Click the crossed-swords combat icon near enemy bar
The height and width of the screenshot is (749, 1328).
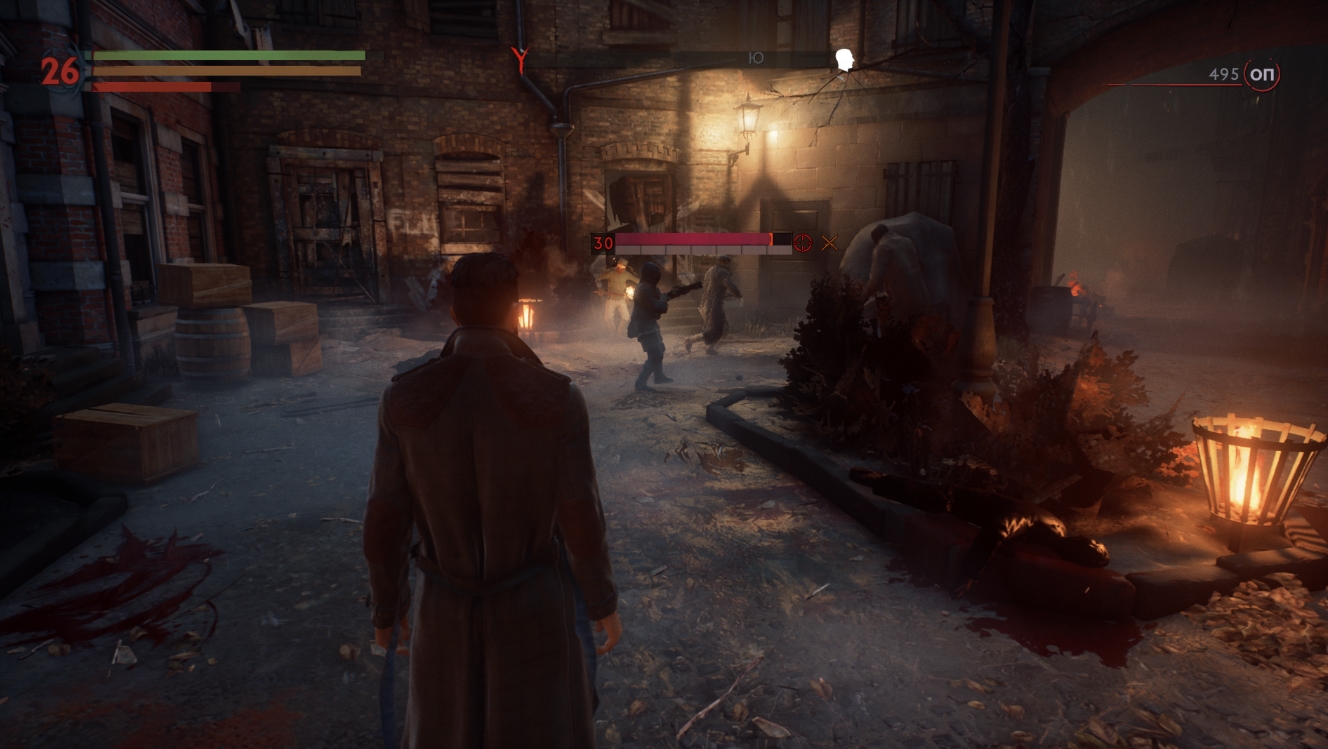click(828, 241)
